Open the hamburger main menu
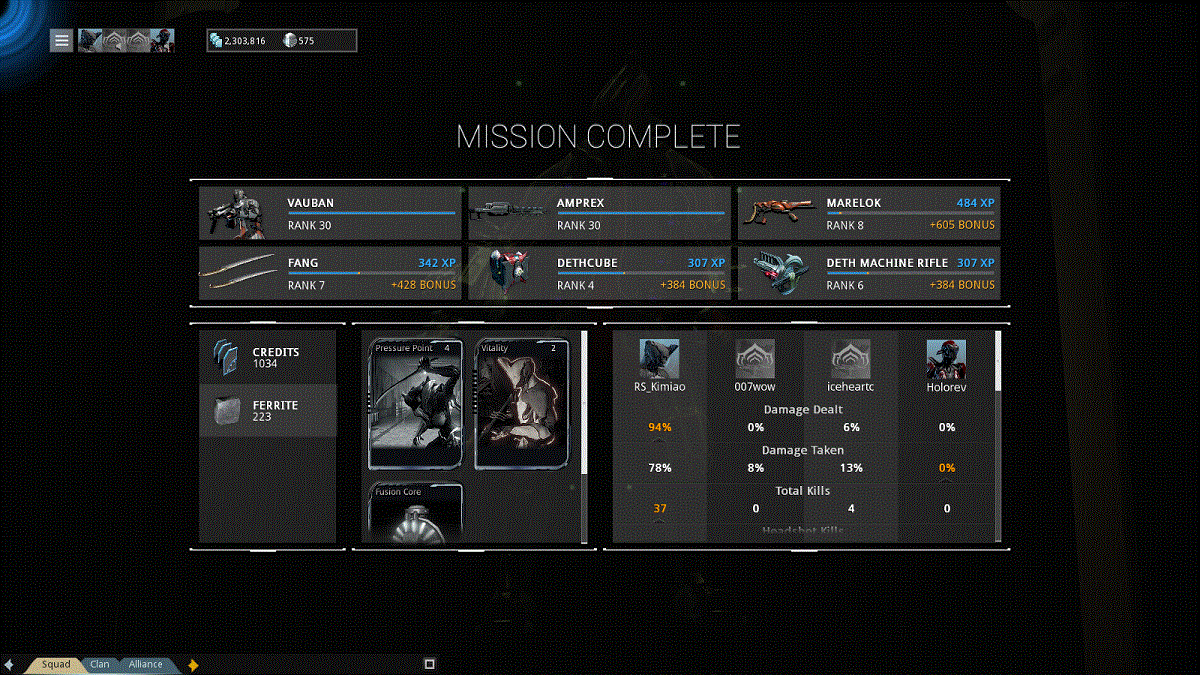Screen dimensions: 1200x675 coord(62,41)
